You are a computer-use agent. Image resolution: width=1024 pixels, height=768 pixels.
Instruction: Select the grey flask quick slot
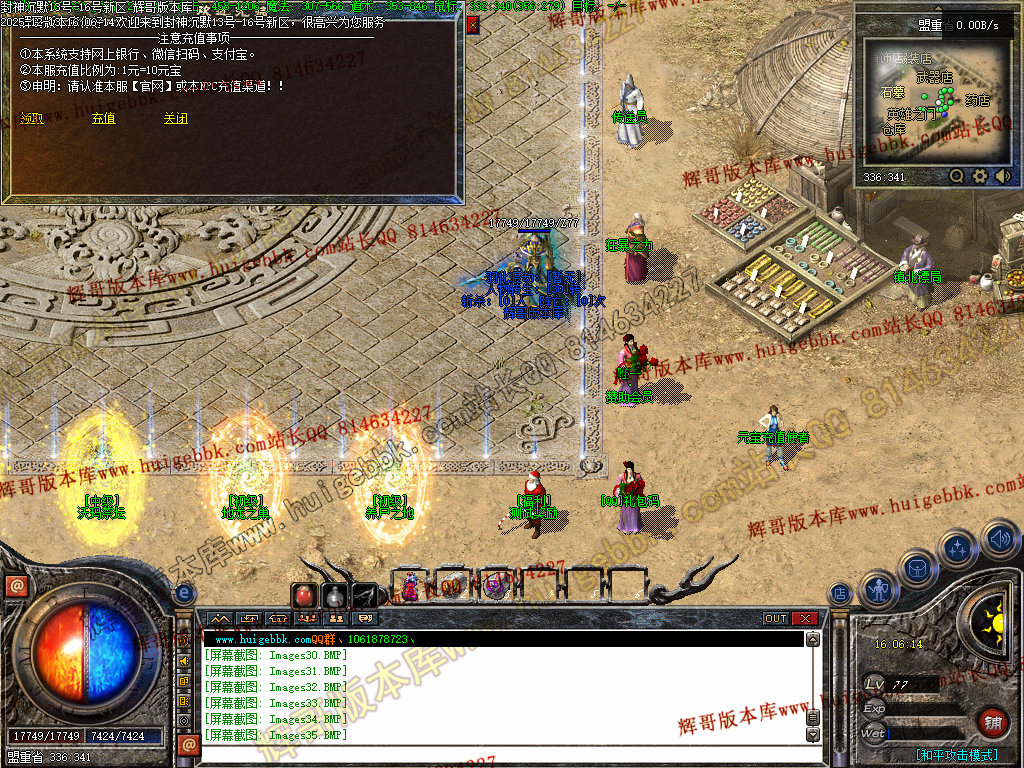[335, 596]
